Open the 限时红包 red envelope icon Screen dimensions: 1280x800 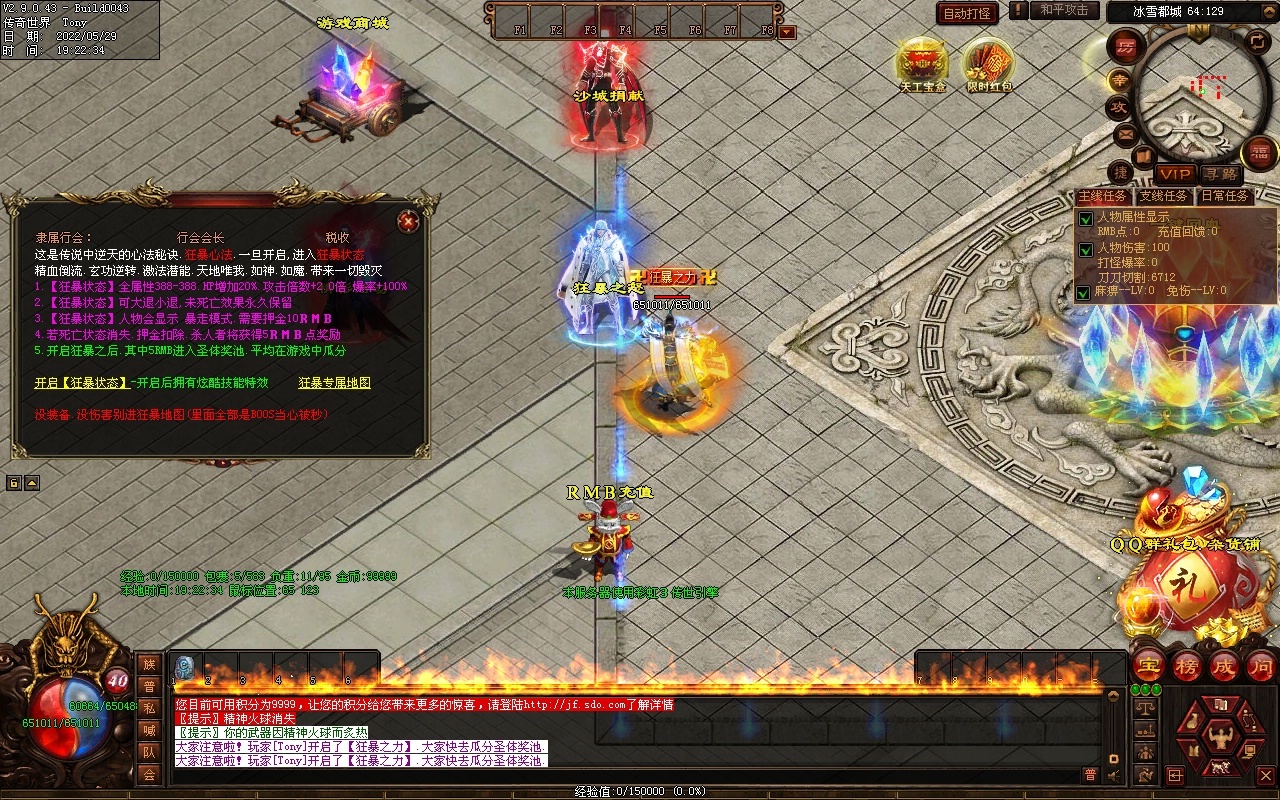(x=989, y=62)
